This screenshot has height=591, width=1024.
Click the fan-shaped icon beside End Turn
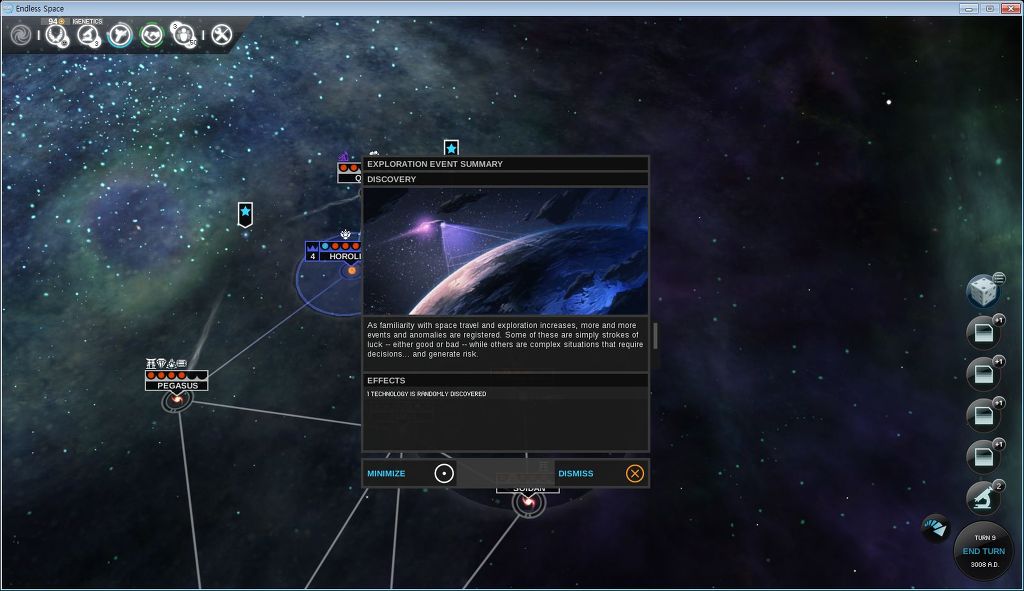[936, 528]
